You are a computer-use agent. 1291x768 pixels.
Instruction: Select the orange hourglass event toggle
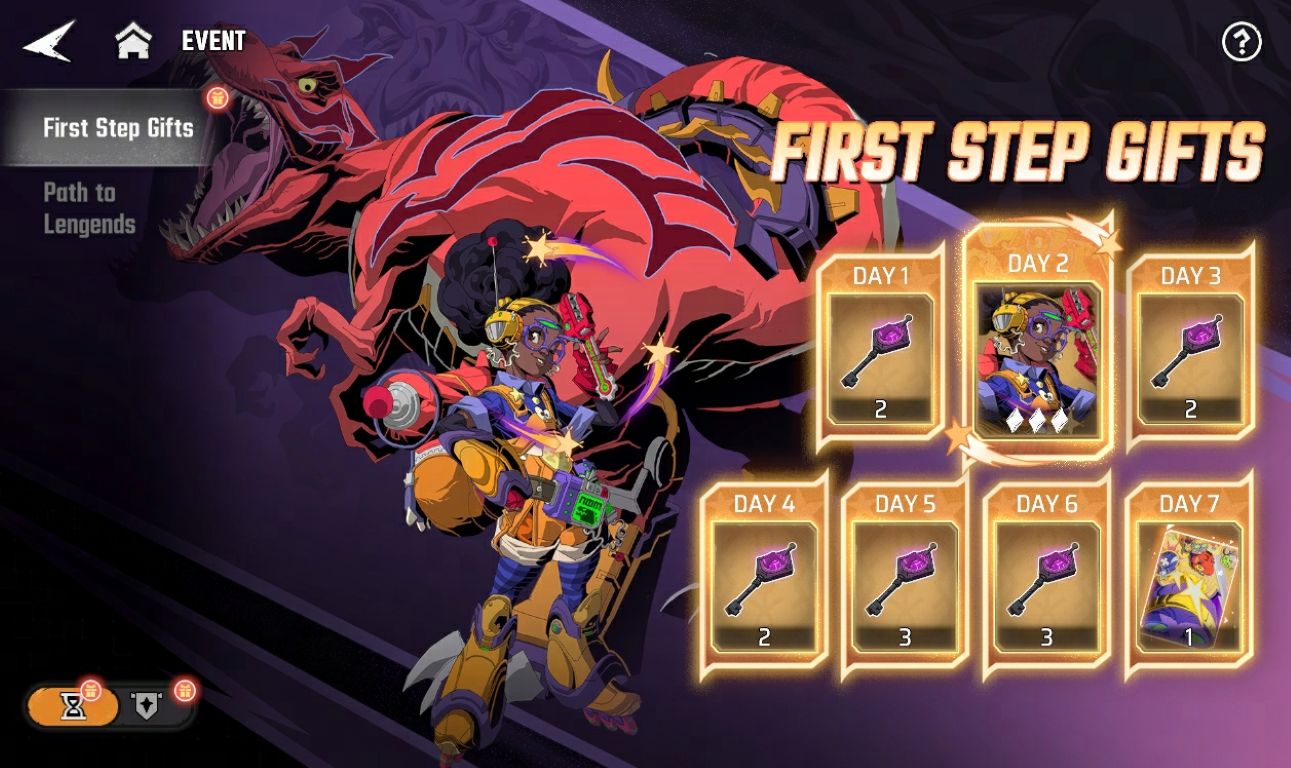[74, 707]
